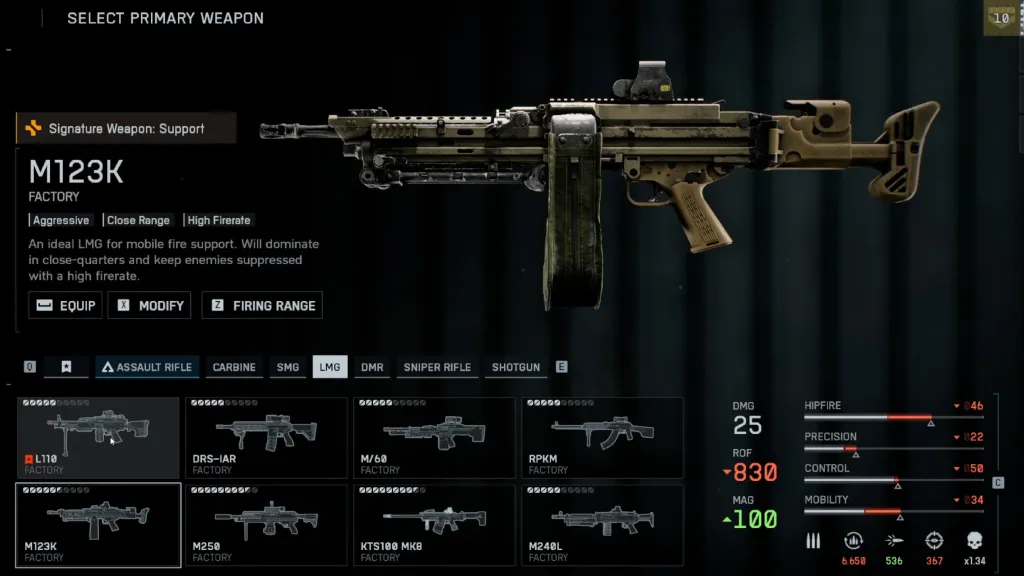Image resolution: width=1024 pixels, height=576 pixels.
Task: Switch to the Assault Rifle category
Action: (147, 367)
